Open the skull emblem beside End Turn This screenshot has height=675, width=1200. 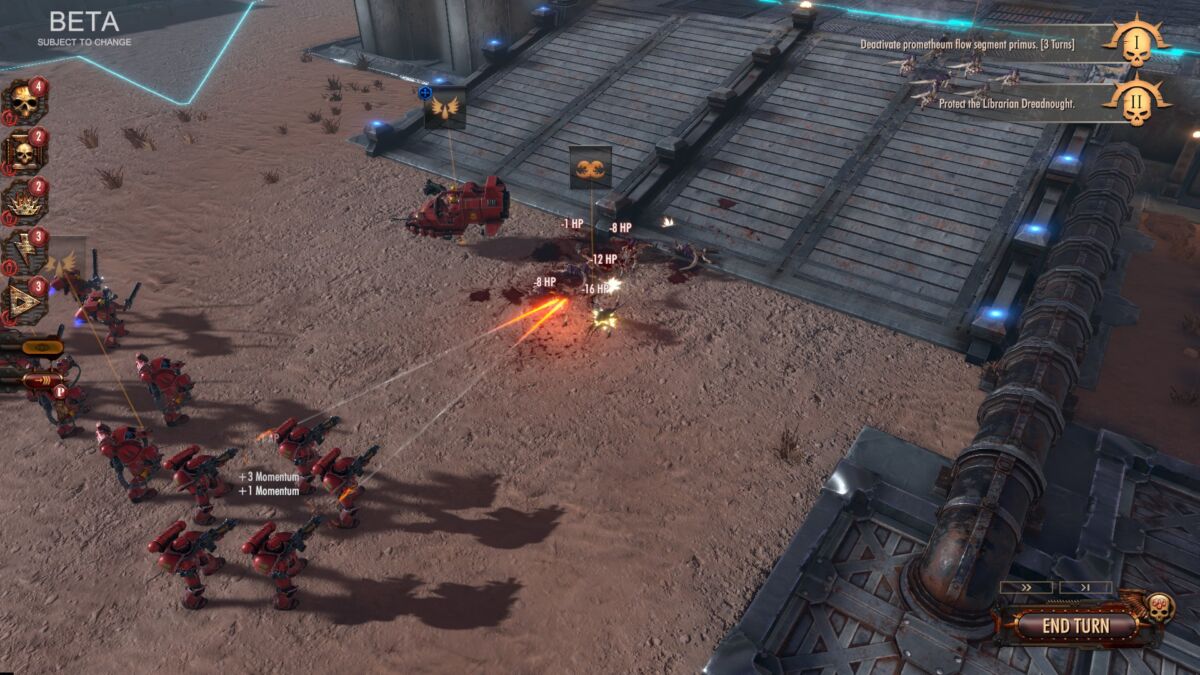[x=1159, y=607]
